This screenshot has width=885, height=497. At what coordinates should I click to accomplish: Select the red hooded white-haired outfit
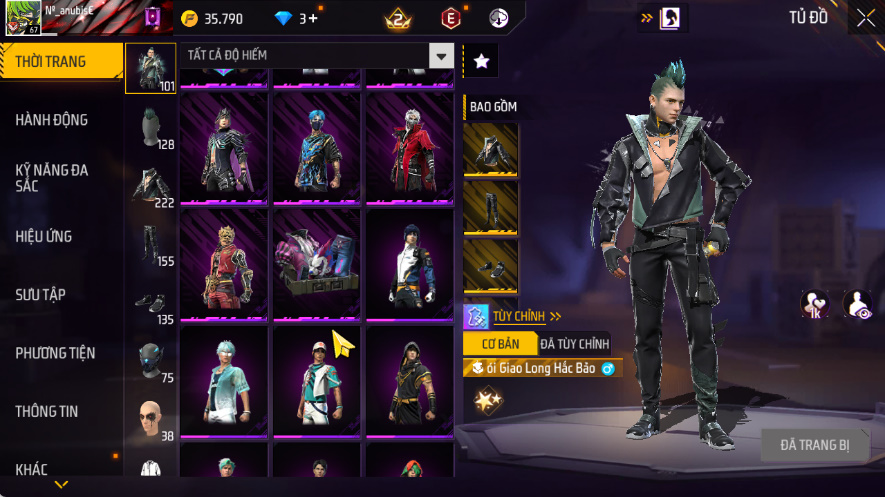[x=410, y=148]
